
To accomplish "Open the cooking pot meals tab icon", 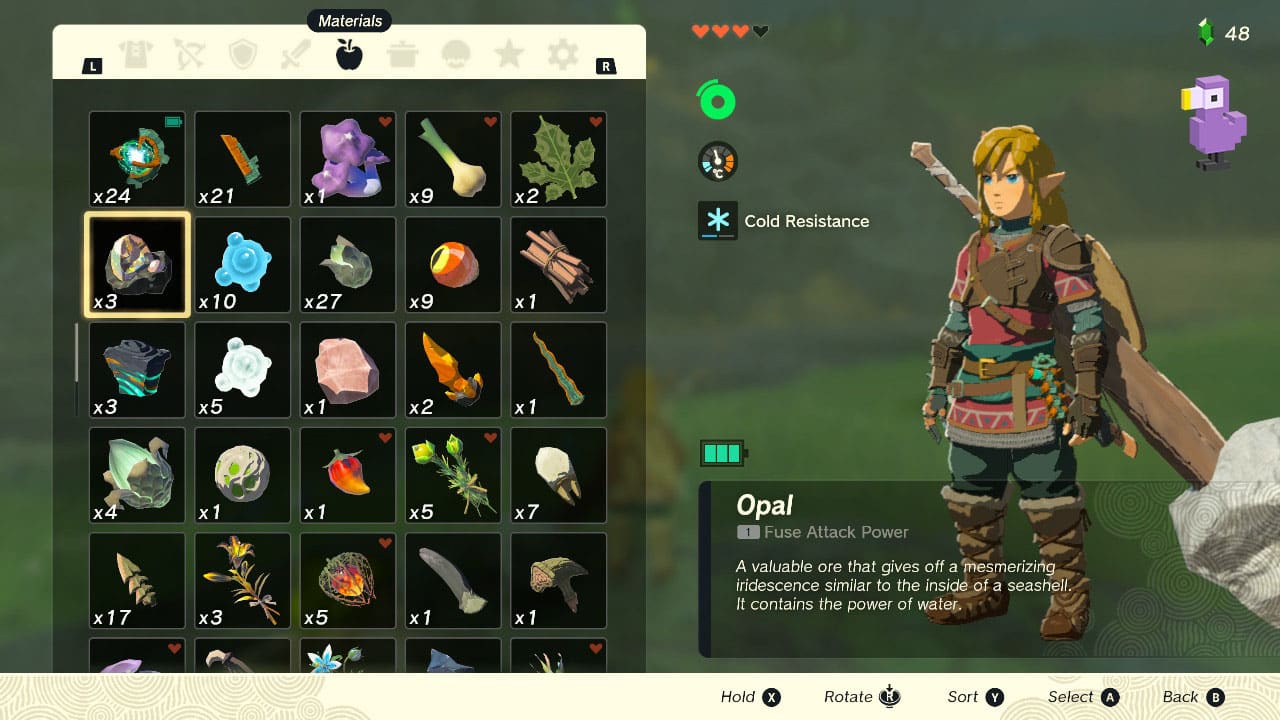I will (x=402, y=55).
